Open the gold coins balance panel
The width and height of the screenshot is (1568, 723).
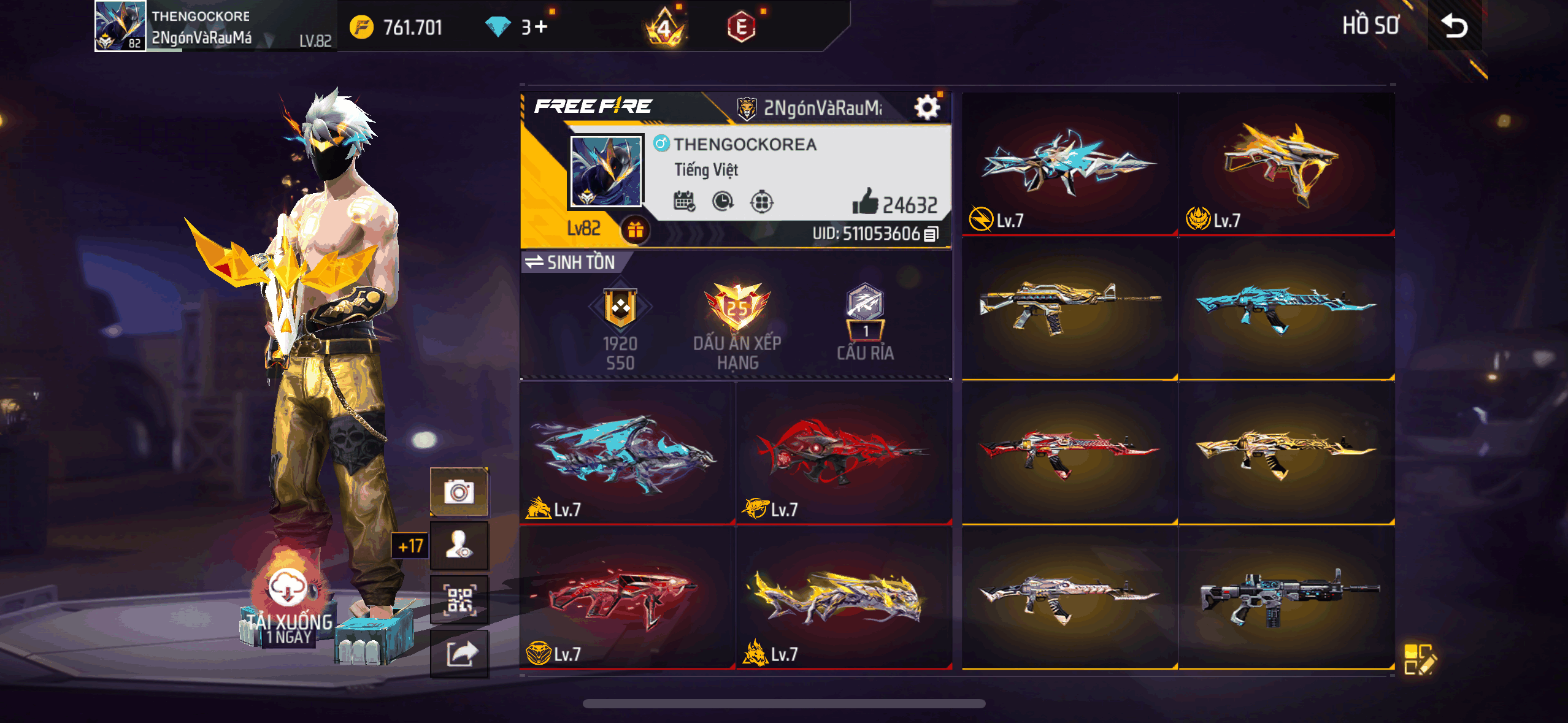coord(399,26)
